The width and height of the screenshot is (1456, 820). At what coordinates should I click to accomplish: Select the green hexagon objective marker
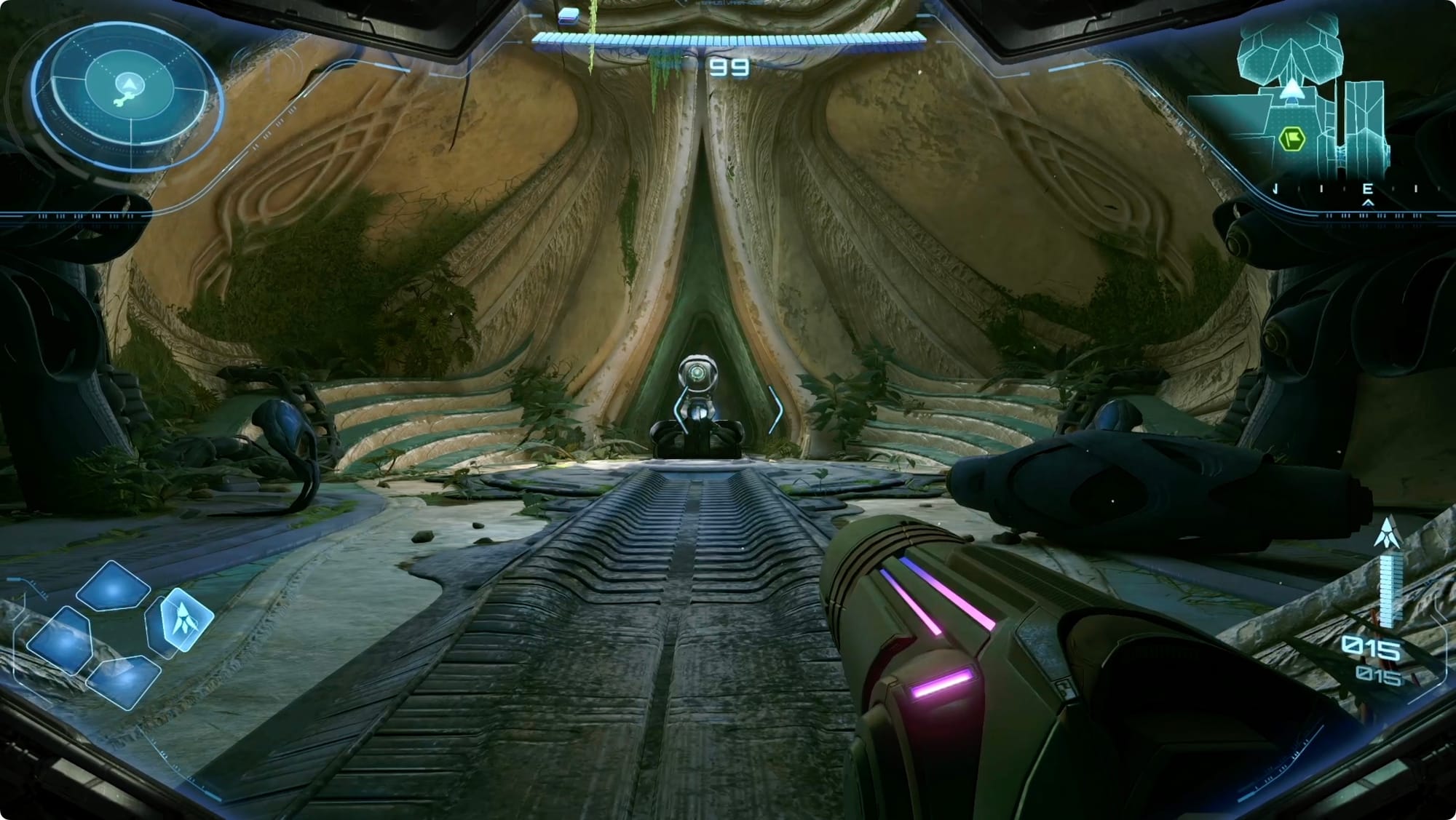[x=1291, y=138]
